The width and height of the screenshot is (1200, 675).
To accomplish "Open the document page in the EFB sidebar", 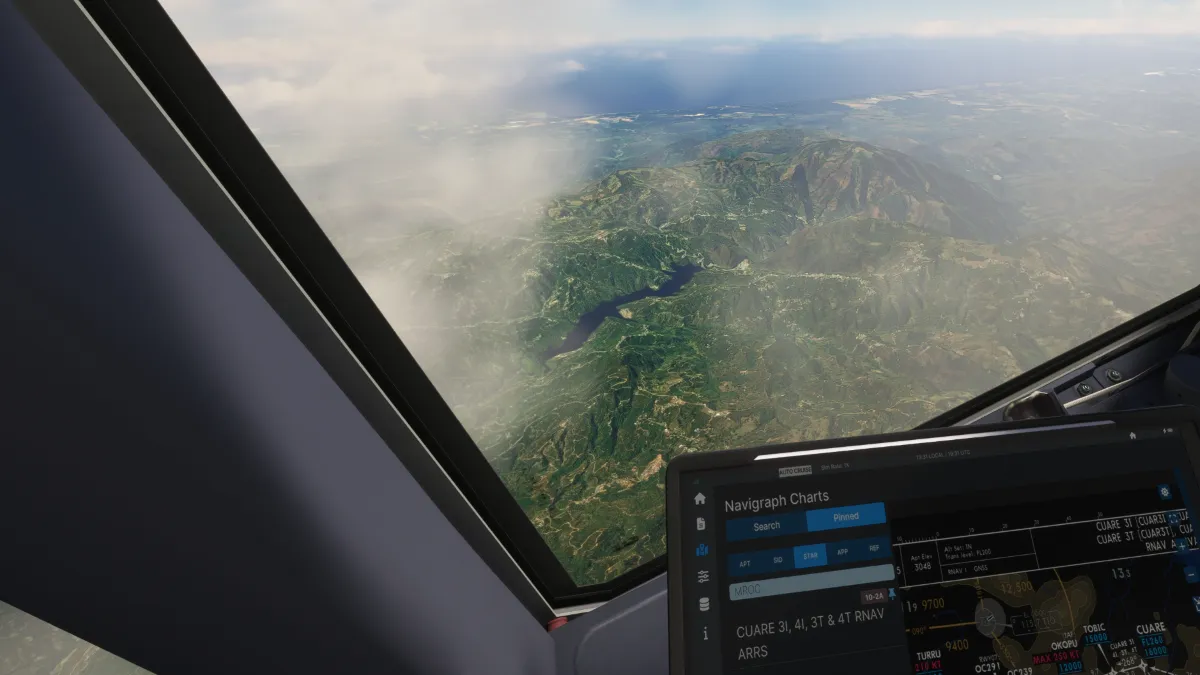I will click(x=700, y=523).
